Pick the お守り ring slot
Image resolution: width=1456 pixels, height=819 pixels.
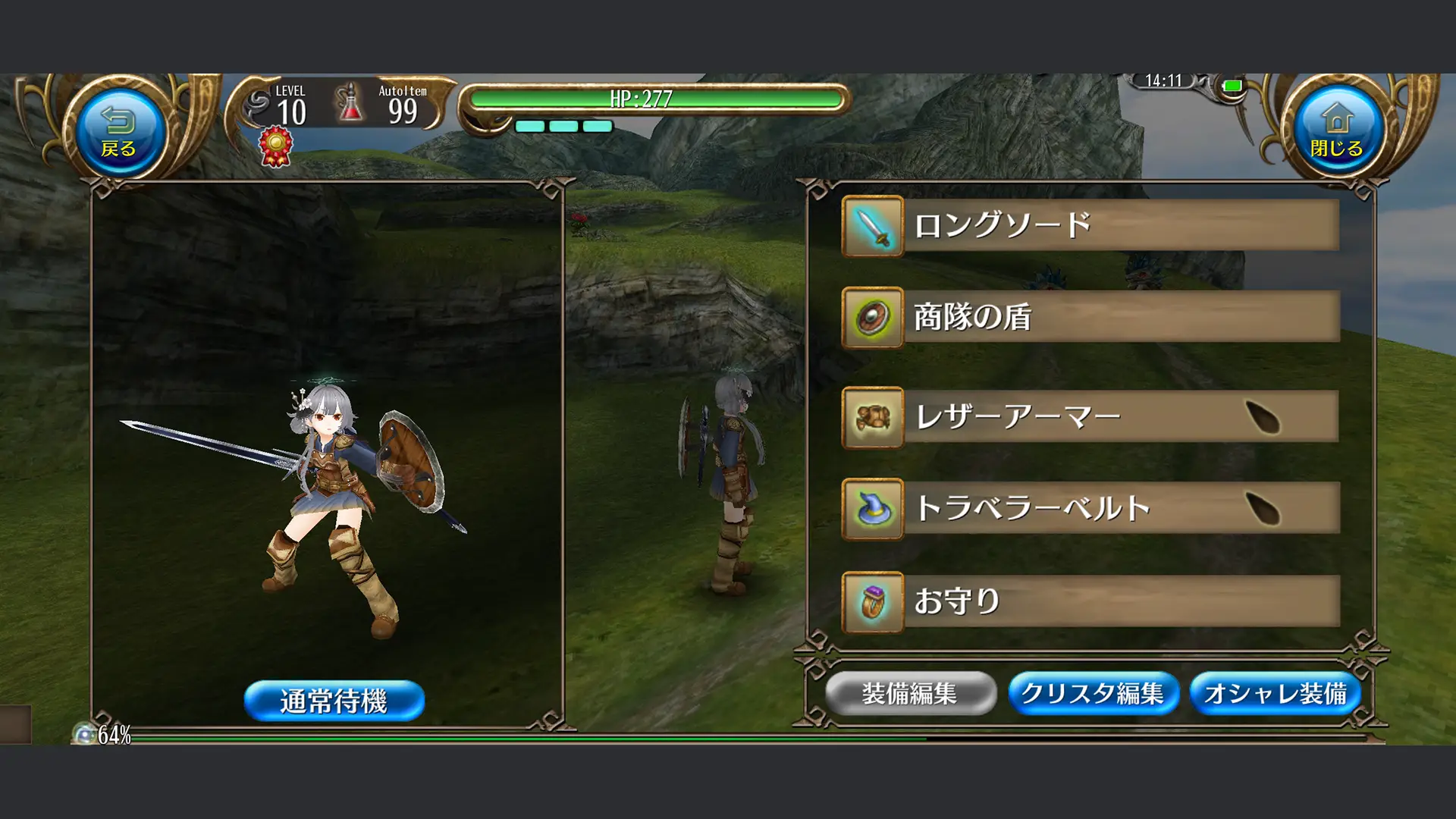[x=1090, y=601]
